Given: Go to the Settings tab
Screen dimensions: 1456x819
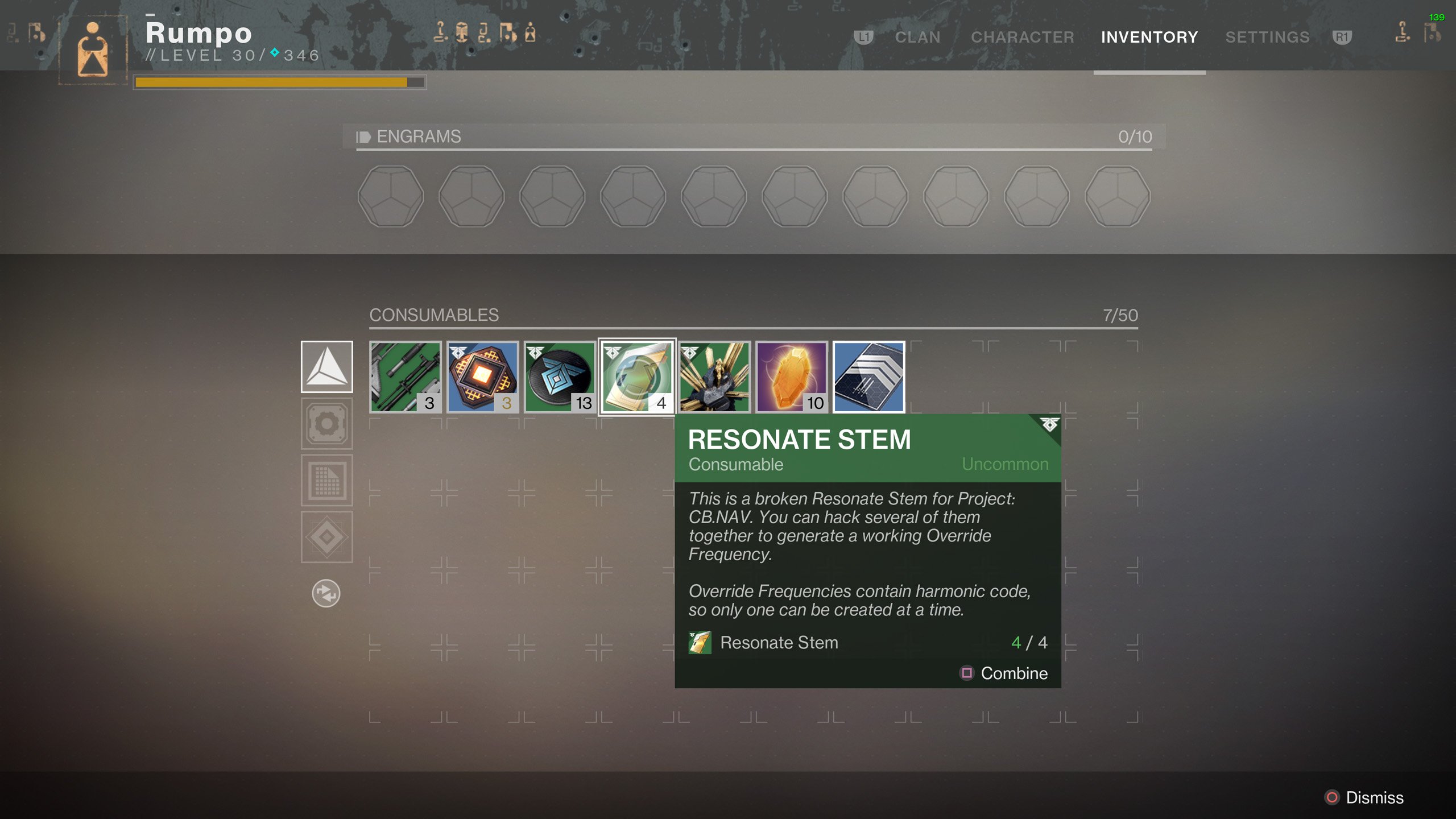Looking at the screenshot, I should coord(1267,38).
